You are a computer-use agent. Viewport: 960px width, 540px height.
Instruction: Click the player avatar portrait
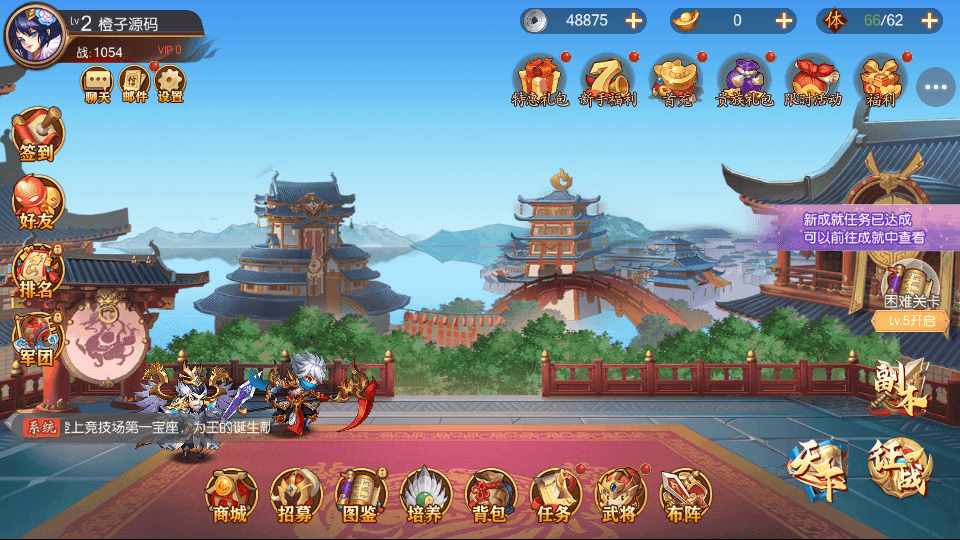[35, 32]
